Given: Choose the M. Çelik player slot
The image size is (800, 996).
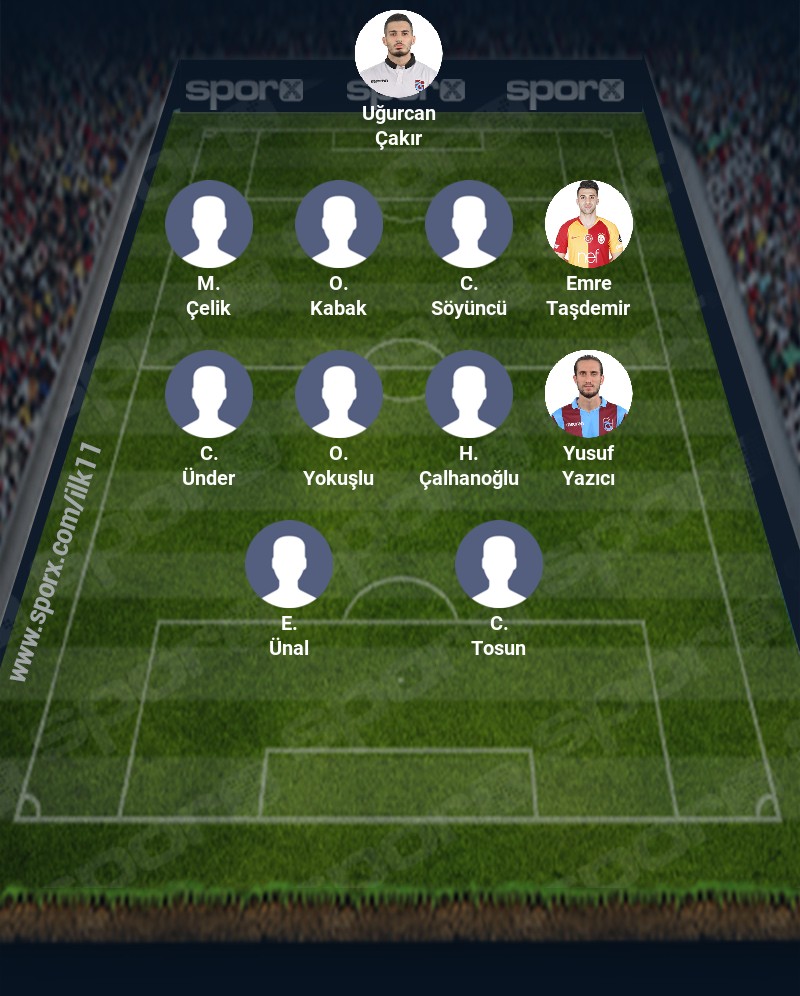Looking at the screenshot, I should (x=208, y=224).
